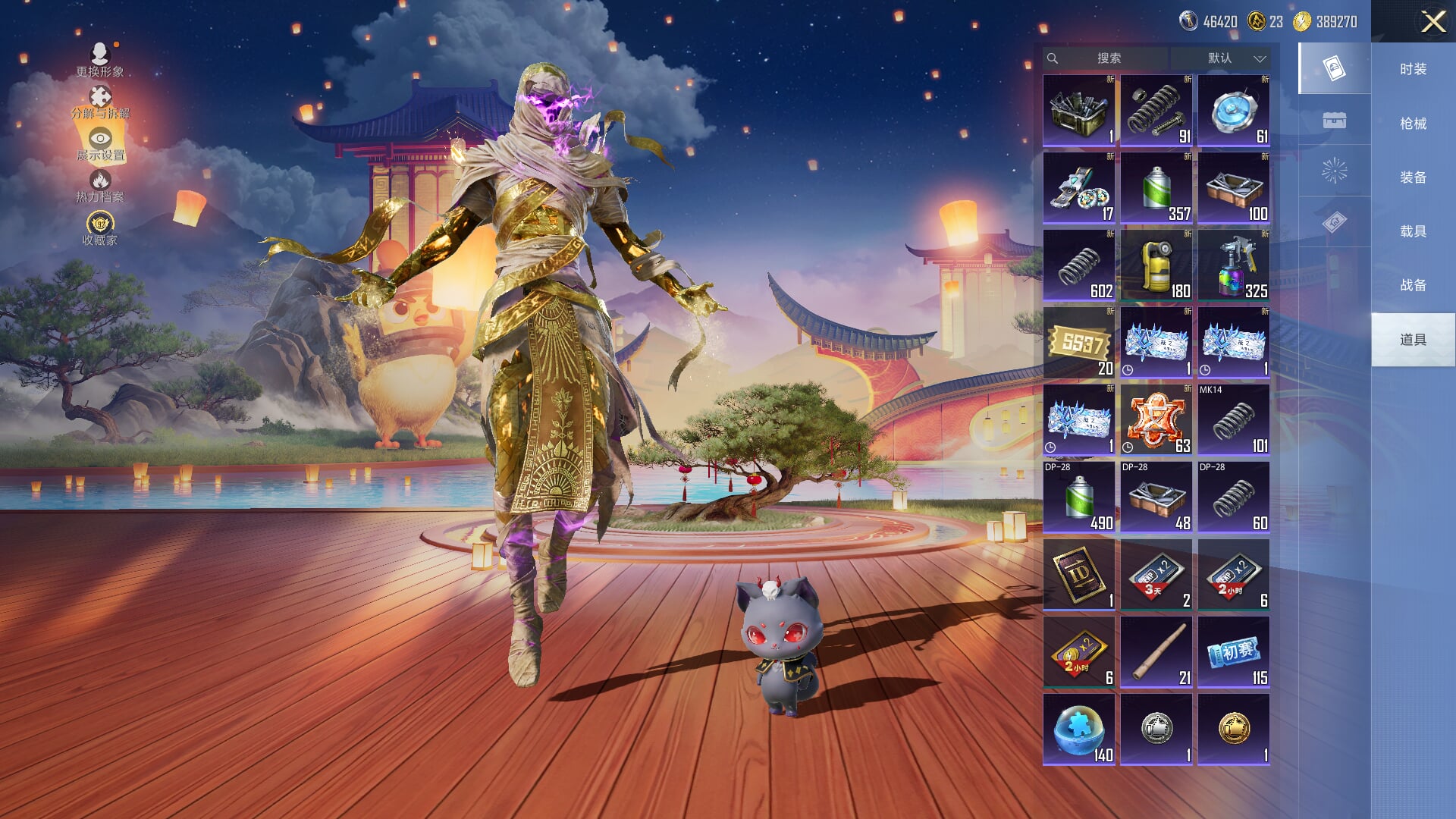Open 分解与拆解 dismantle option
Screen dimensions: 1456x819
(100, 102)
